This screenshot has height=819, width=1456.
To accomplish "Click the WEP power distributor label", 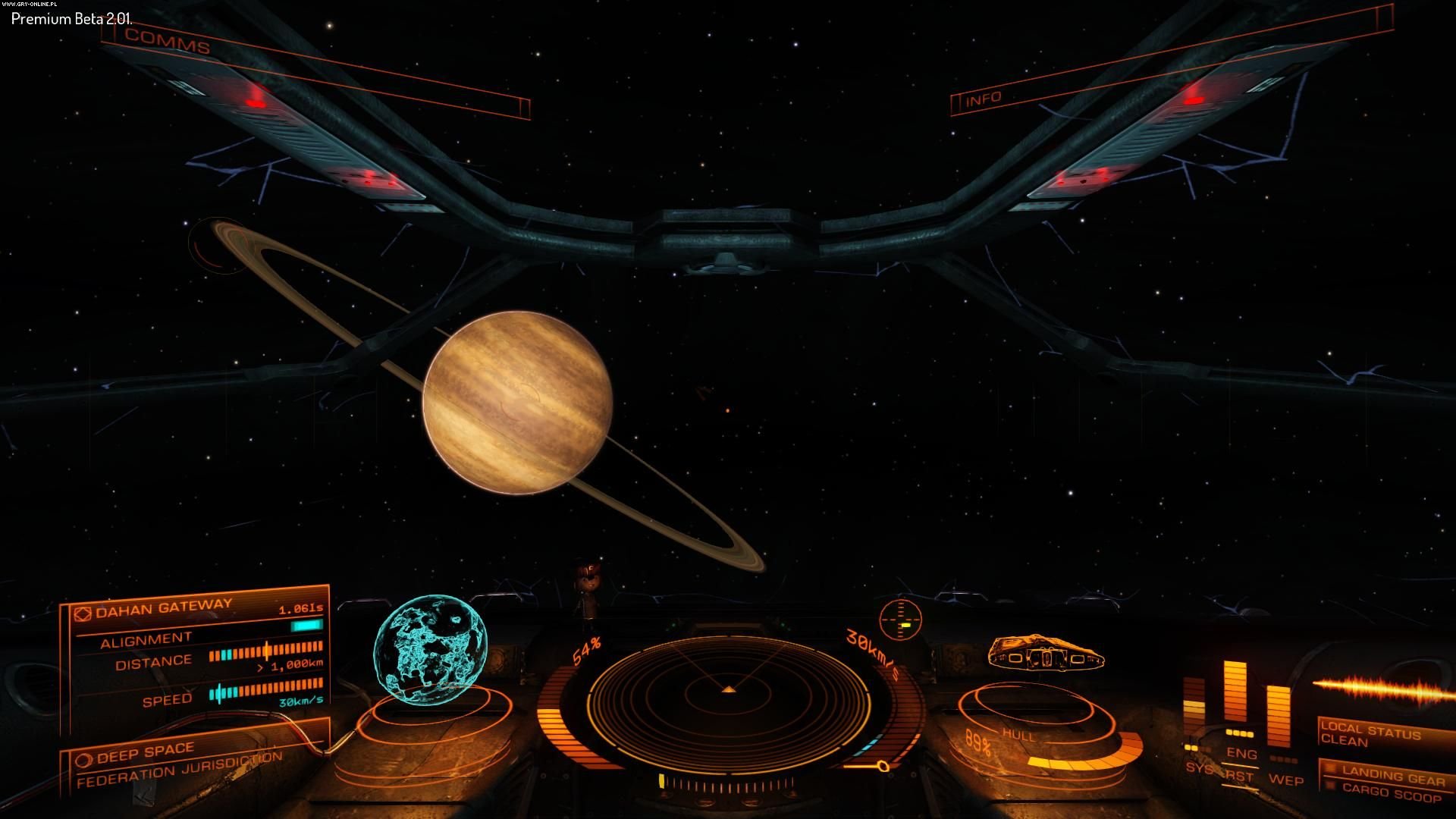I will tap(1286, 780).
